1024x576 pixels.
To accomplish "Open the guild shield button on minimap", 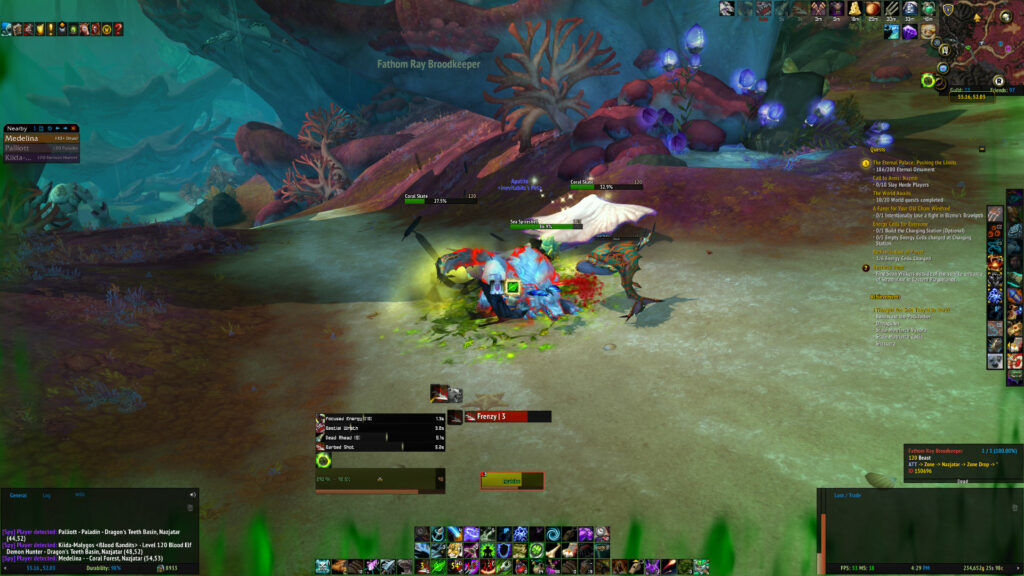I will tap(948, 10).
